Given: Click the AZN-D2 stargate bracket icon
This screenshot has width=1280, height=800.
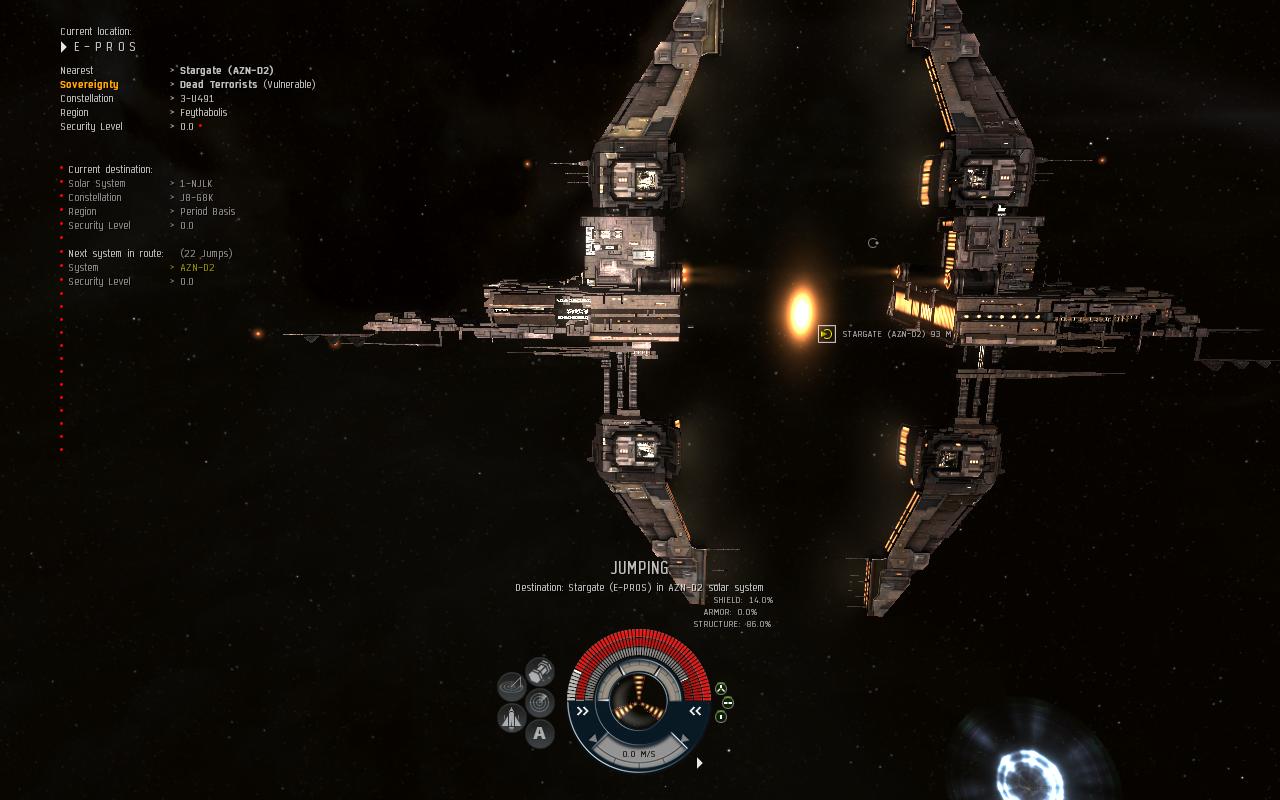Looking at the screenshot, I should pyautogui.click(x=827, y=334).
